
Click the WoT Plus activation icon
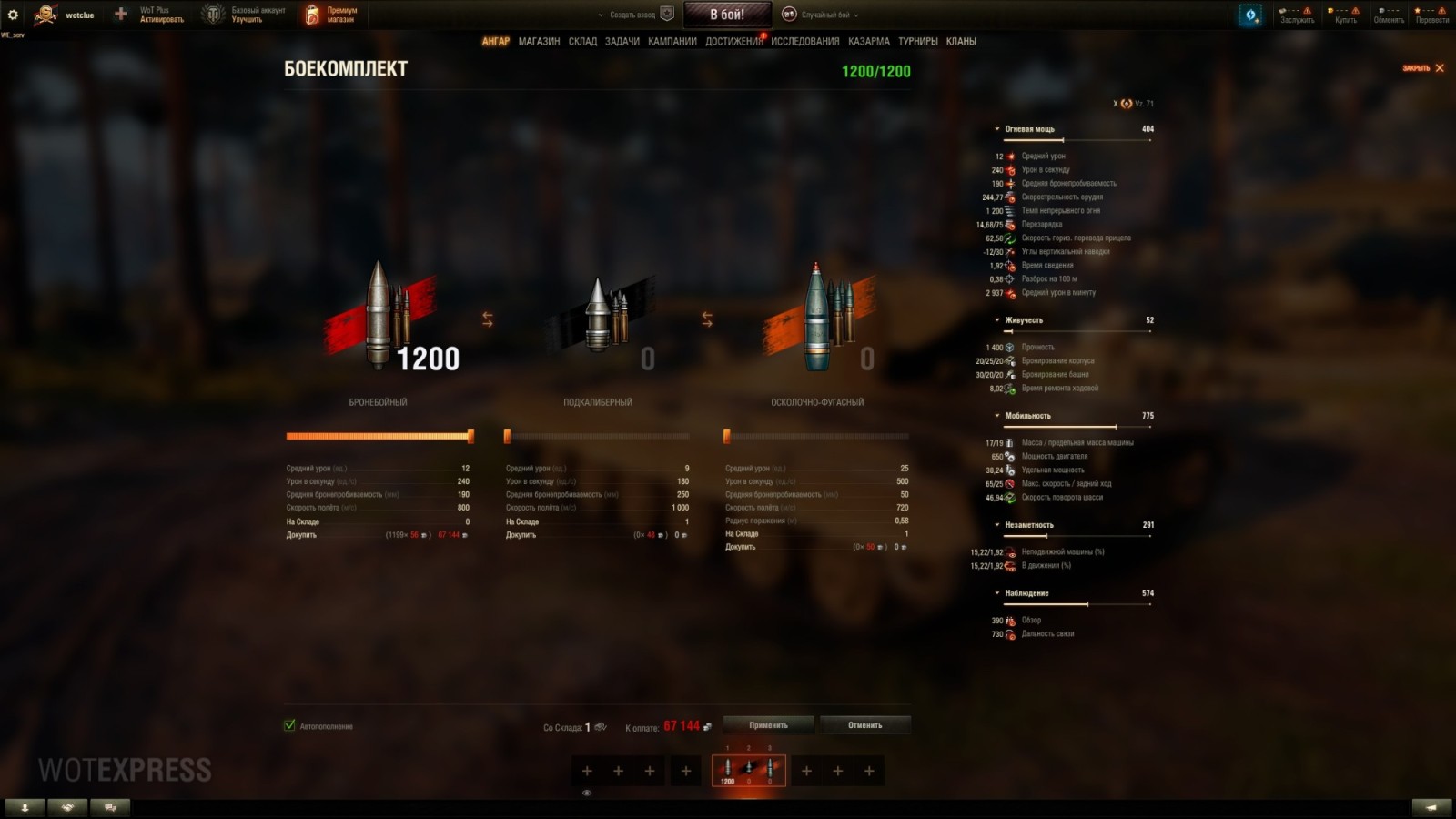tap(119, 14)
